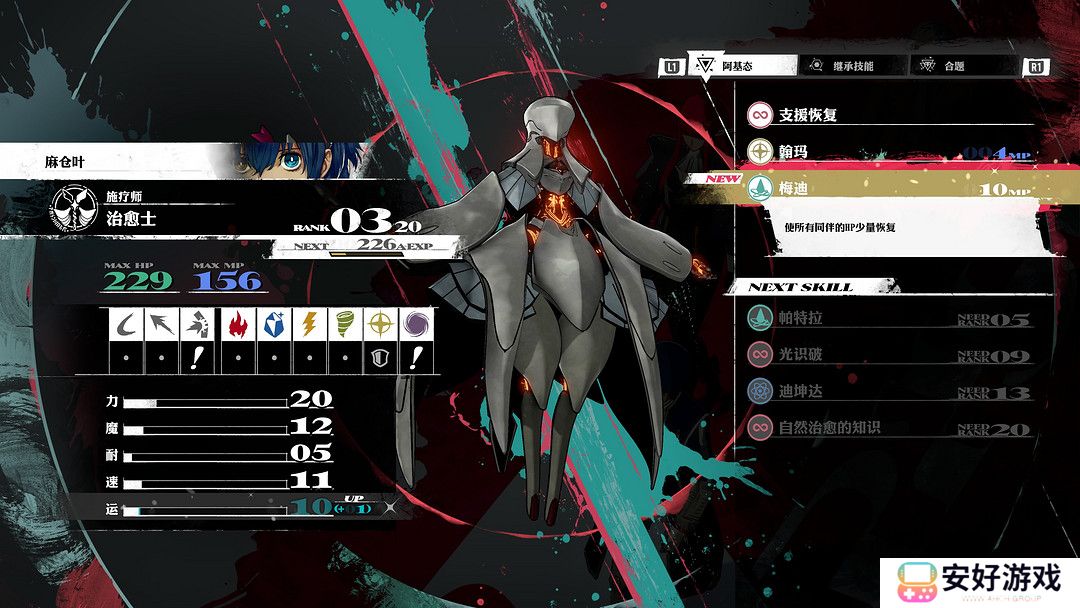Select the 支援恢复 skill
This screenshot has width=1080, height=608.
890,115
